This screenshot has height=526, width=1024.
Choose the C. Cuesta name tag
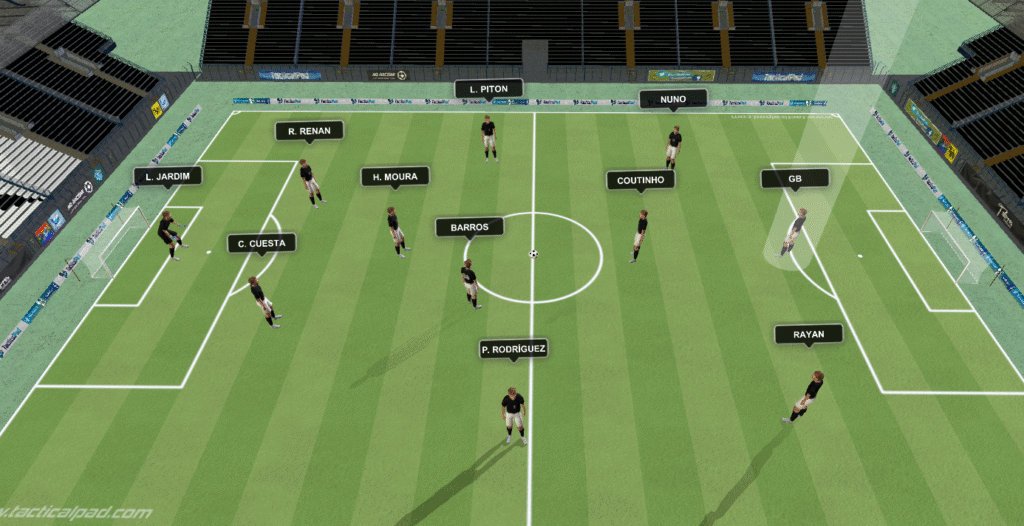pos(262,243)
